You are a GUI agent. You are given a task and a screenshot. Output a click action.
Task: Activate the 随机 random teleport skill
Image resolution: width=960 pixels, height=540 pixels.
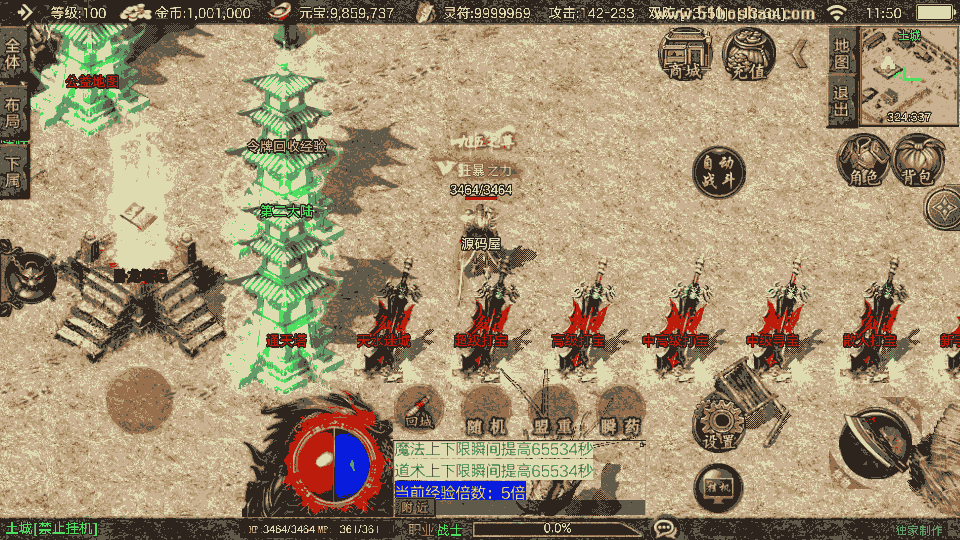click(x=486, y=411)
